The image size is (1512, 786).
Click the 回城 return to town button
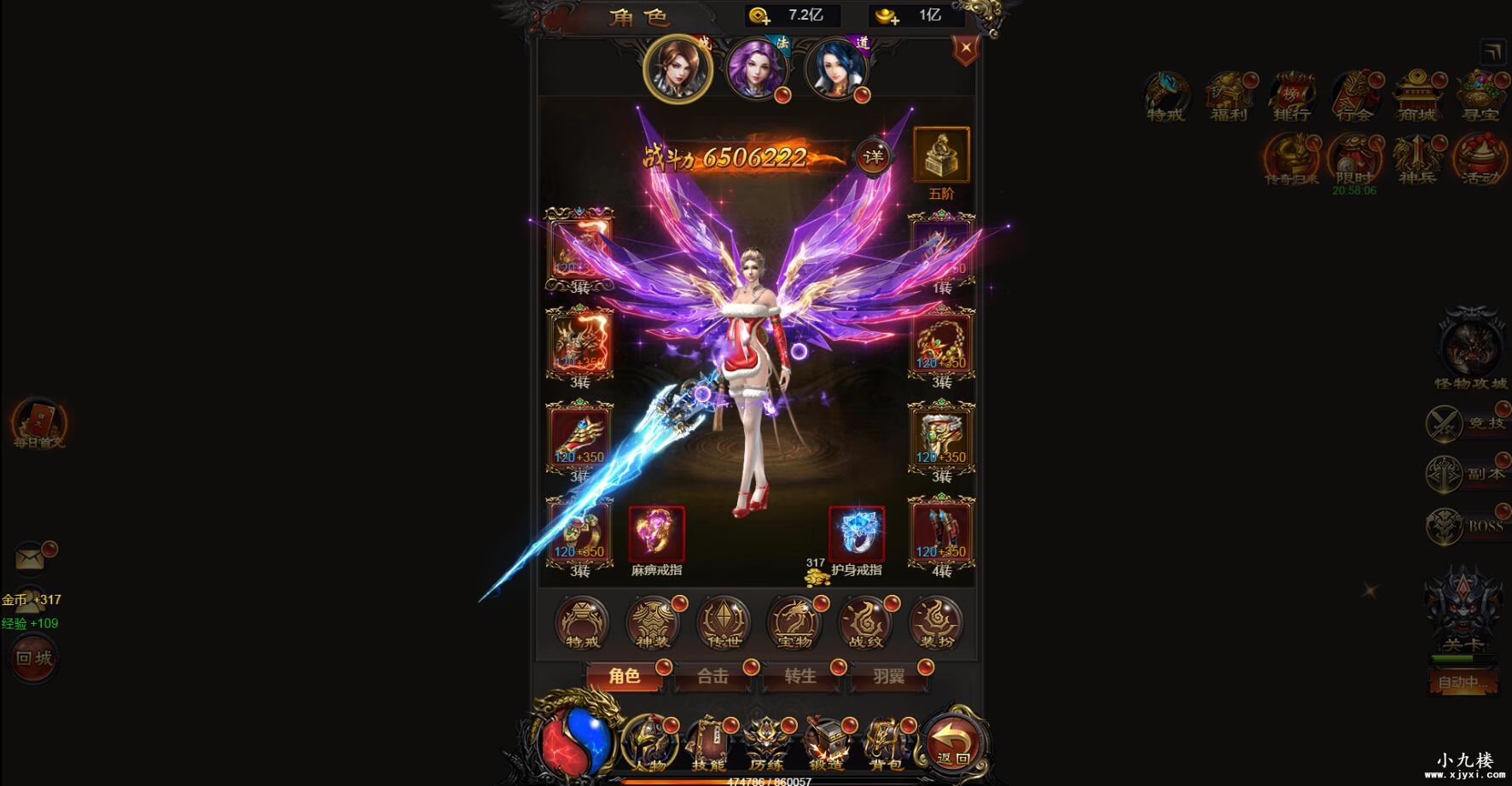point(32,659)
